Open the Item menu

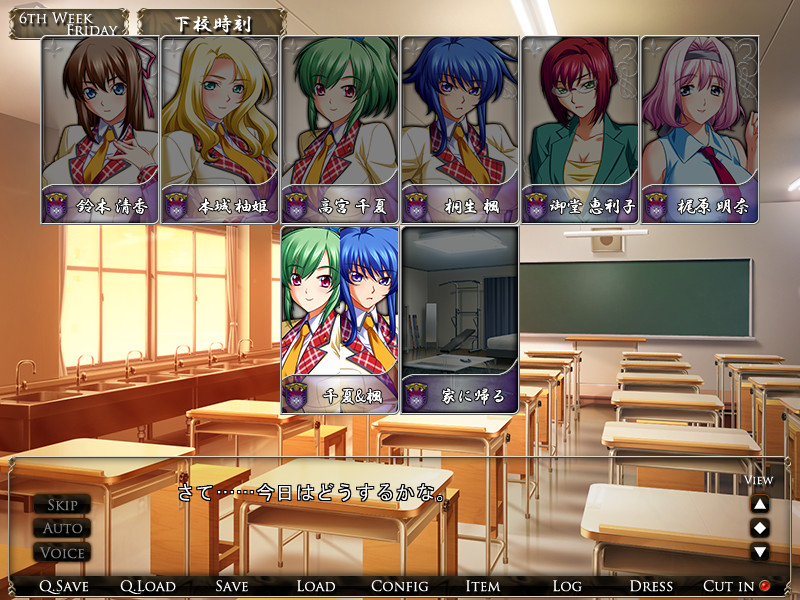click(483, 586)
